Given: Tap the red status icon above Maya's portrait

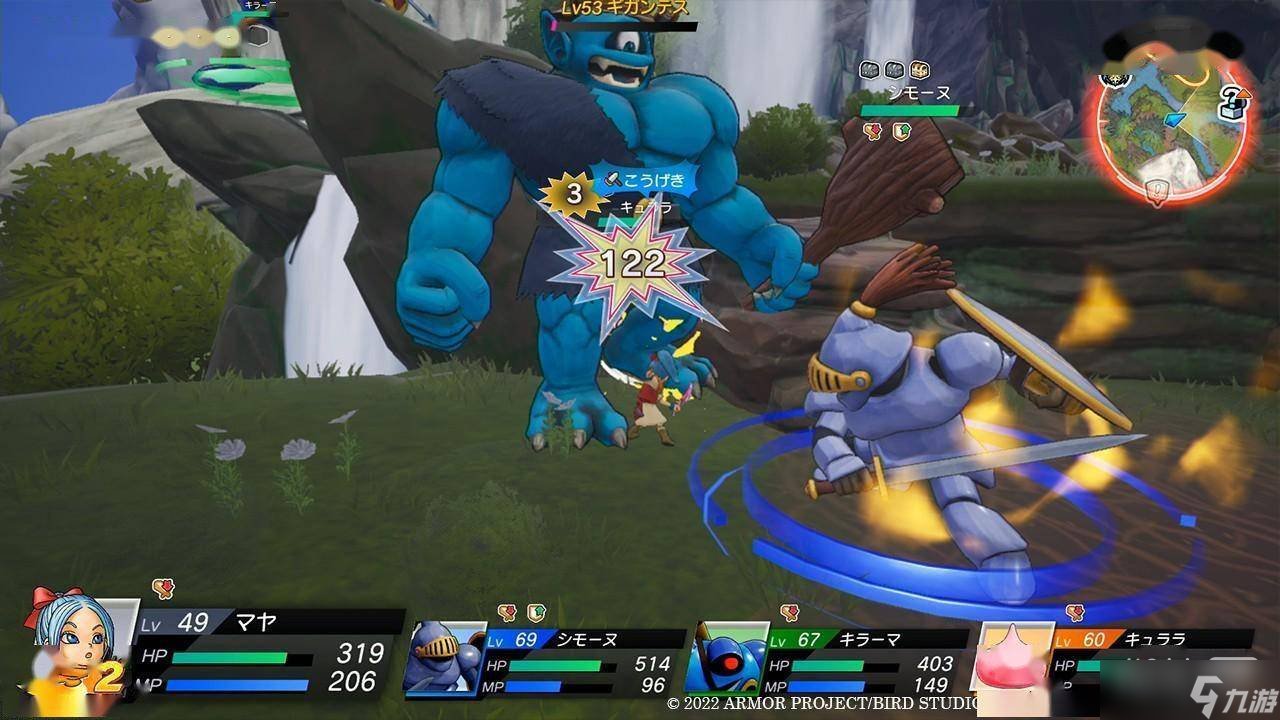Looking at the screenshot, I should (162, 589).
